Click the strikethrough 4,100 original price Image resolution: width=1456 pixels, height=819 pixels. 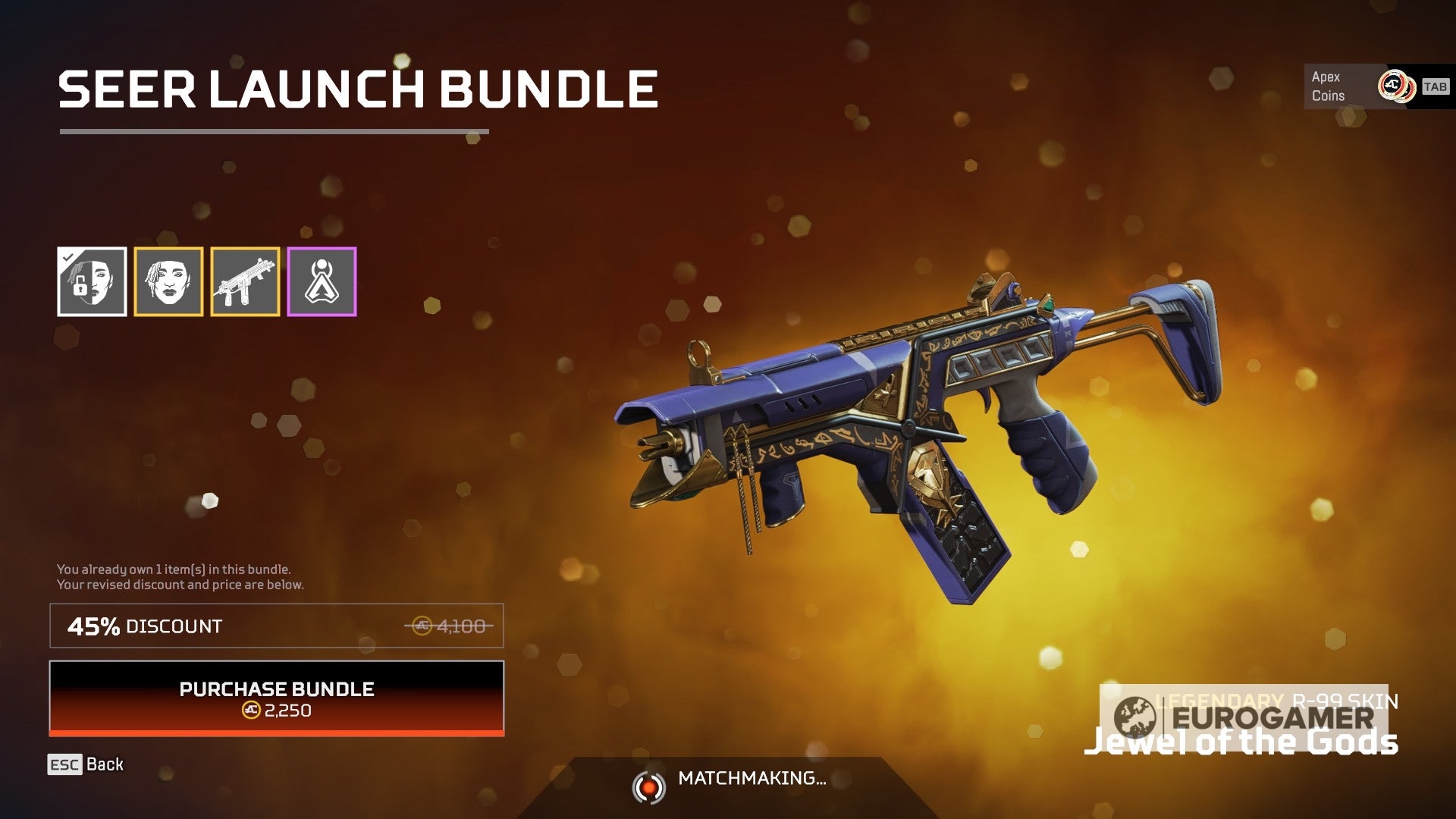point(459,626)
